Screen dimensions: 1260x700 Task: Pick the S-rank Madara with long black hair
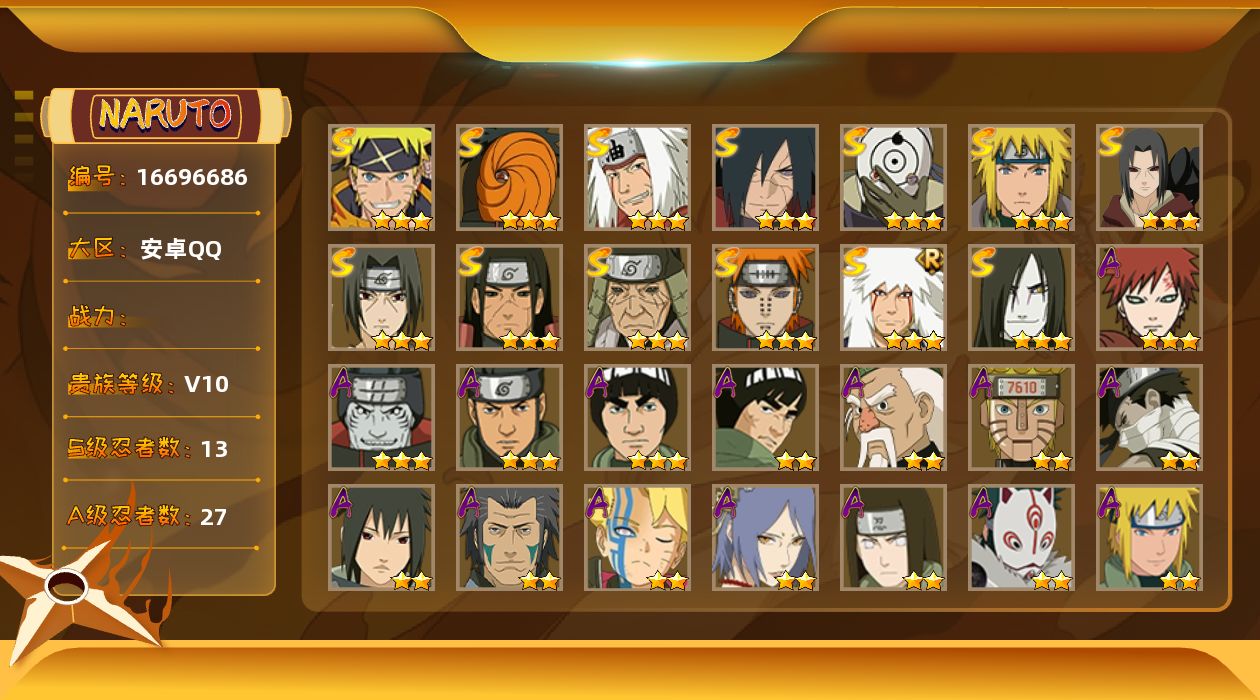coord(765,177)
